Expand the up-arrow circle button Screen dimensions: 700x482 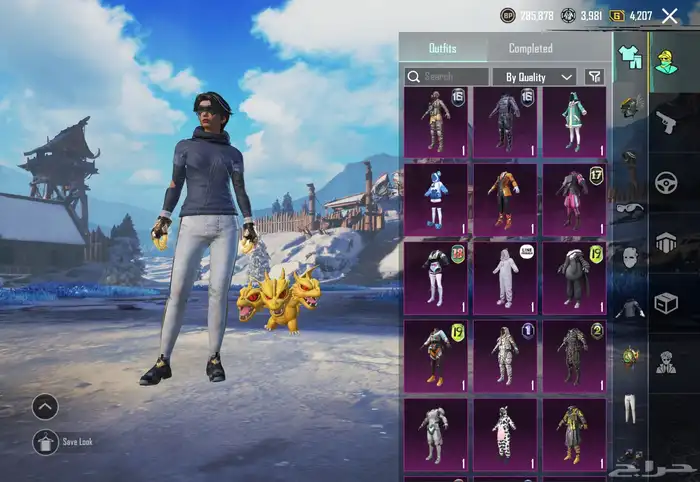tap(45, 407)
